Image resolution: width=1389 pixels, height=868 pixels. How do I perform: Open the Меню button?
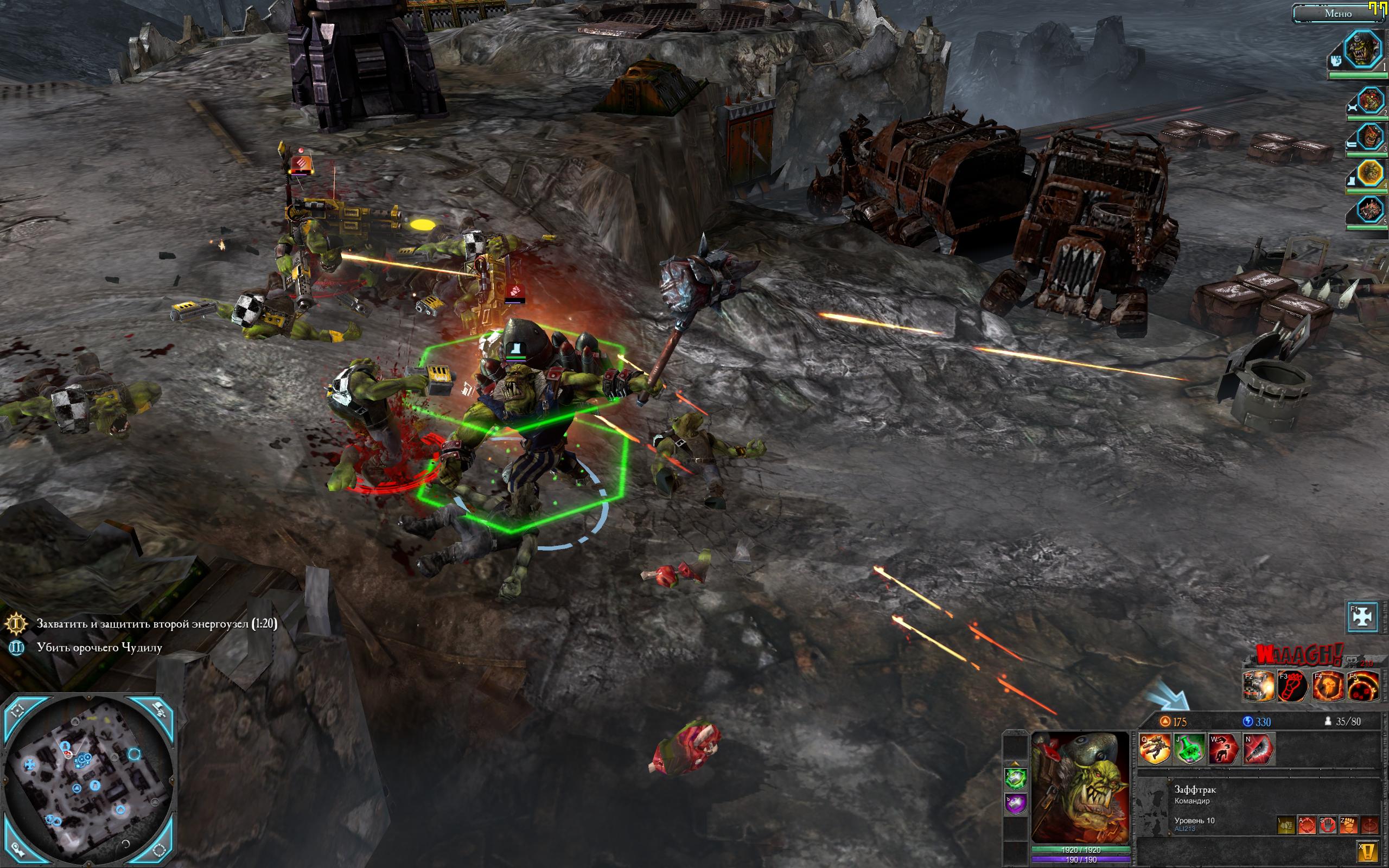1337,13
